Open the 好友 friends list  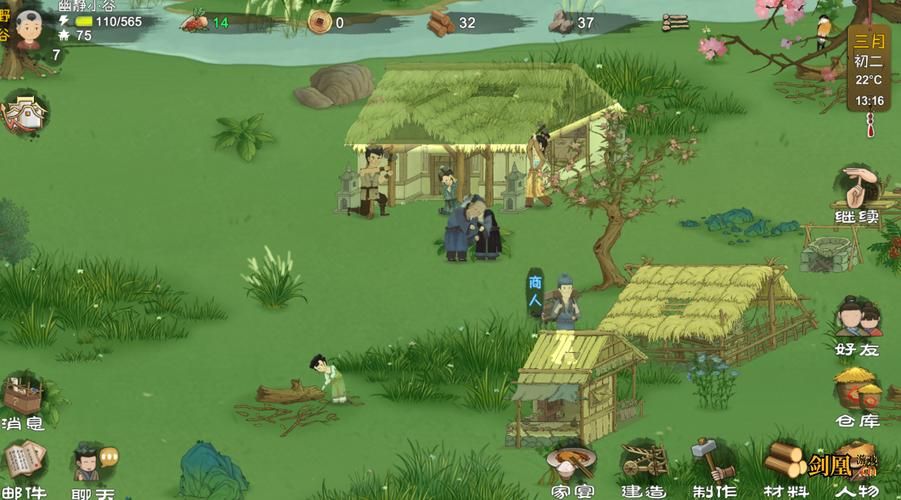(857, 324)
